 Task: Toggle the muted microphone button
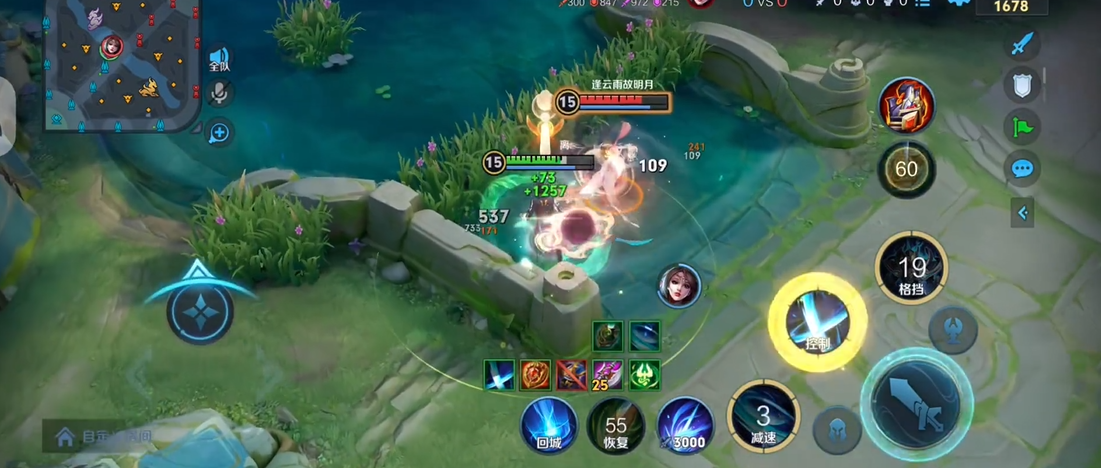pos(220,94)
